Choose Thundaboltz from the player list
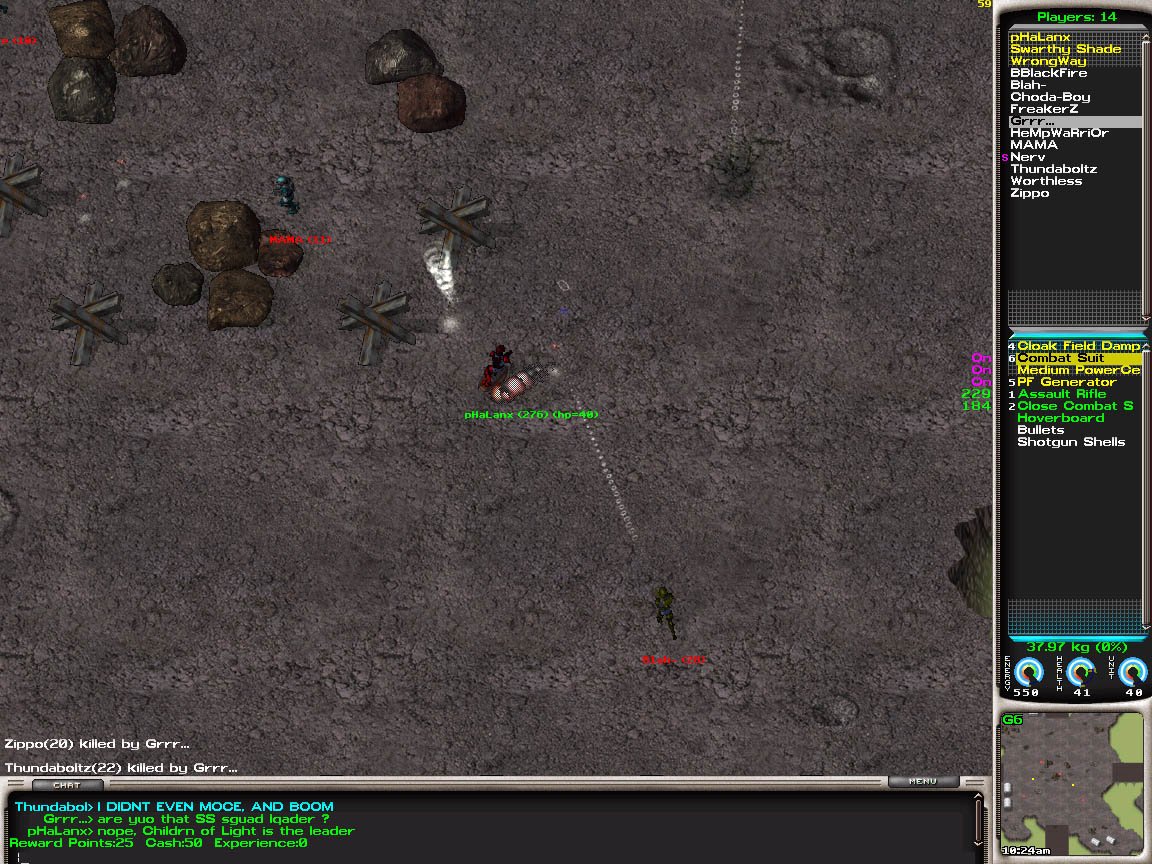 (x=1053, y=169)
